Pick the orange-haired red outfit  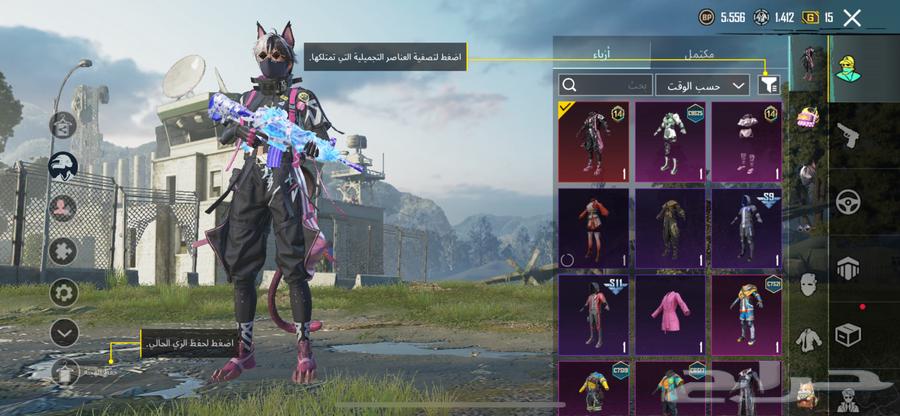(x=593, y=226)
